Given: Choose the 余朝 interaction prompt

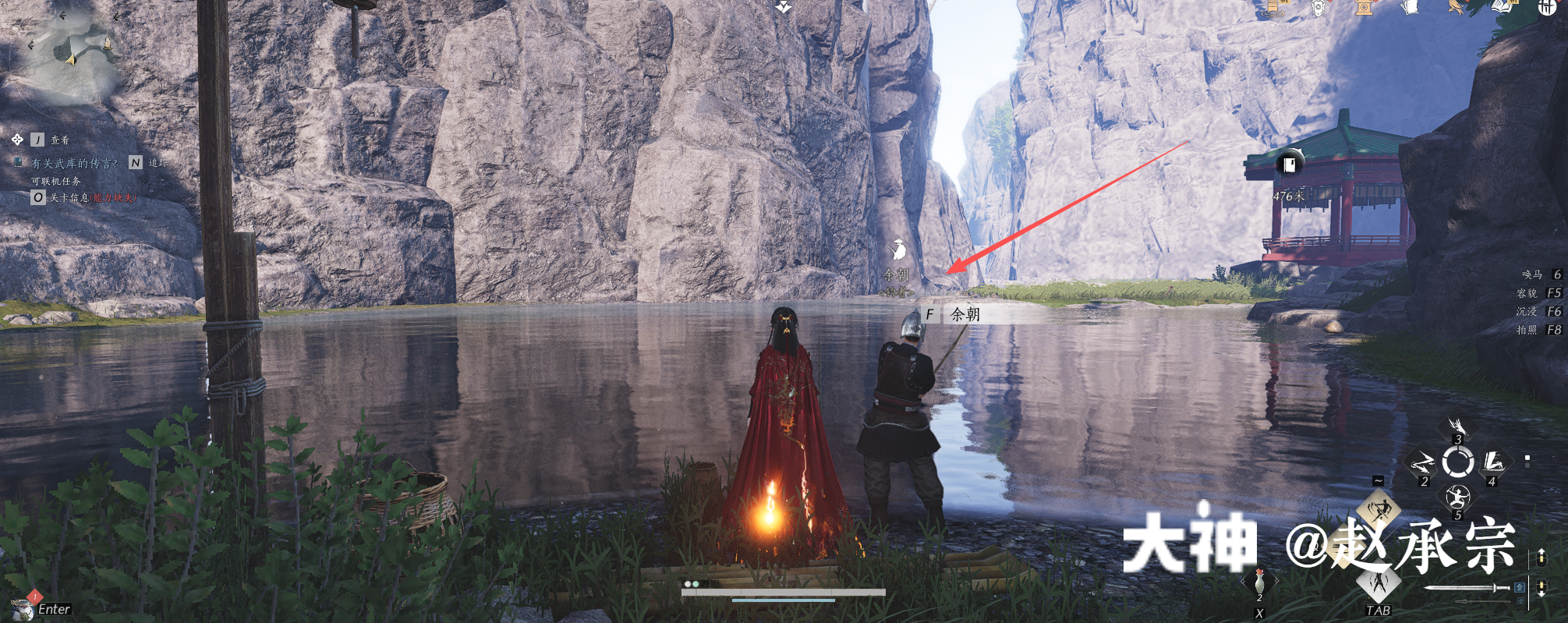Looking at the screenshot, I should [x=964, y=314].
